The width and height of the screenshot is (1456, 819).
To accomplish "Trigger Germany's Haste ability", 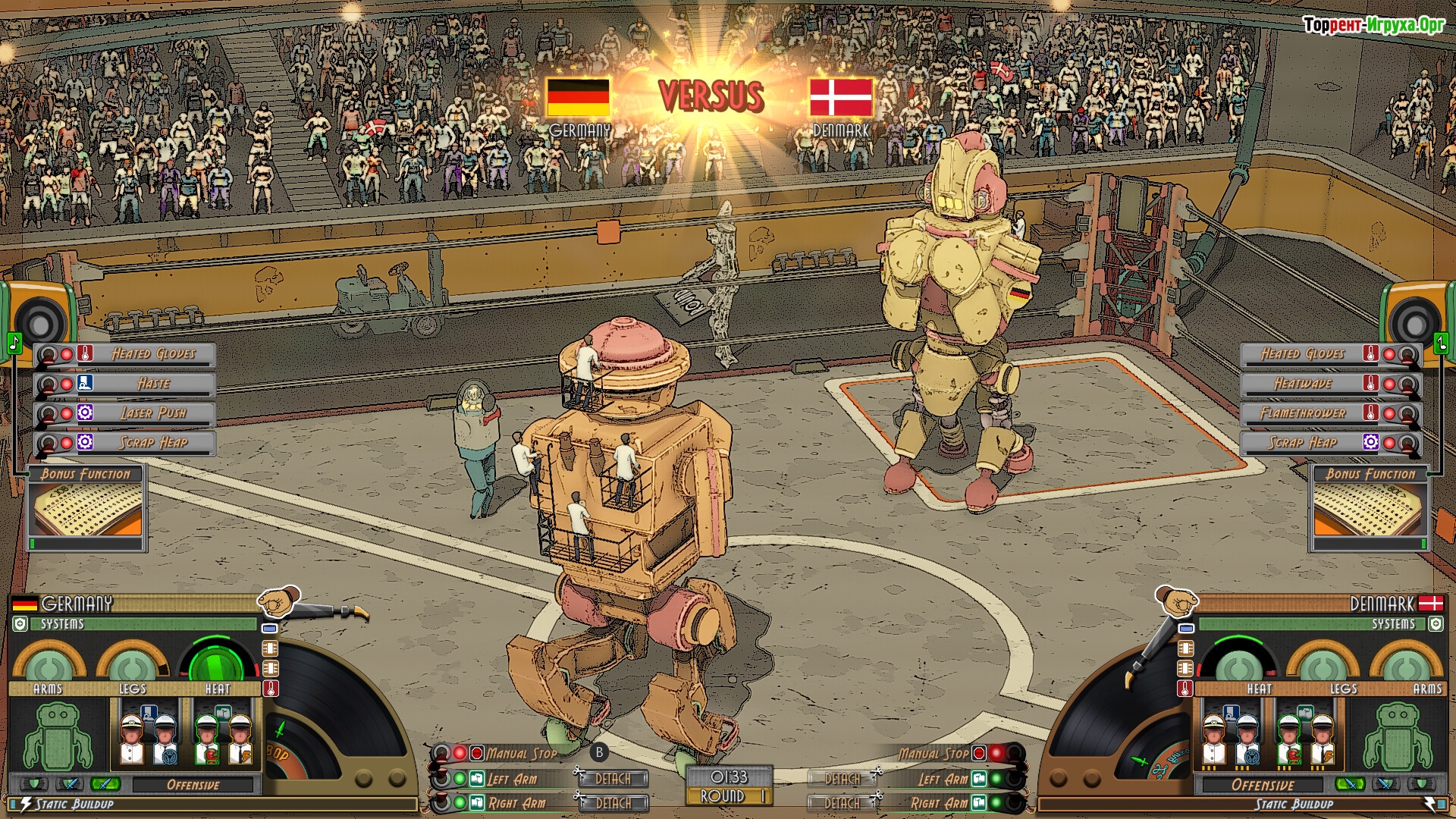I will point(153,384).
